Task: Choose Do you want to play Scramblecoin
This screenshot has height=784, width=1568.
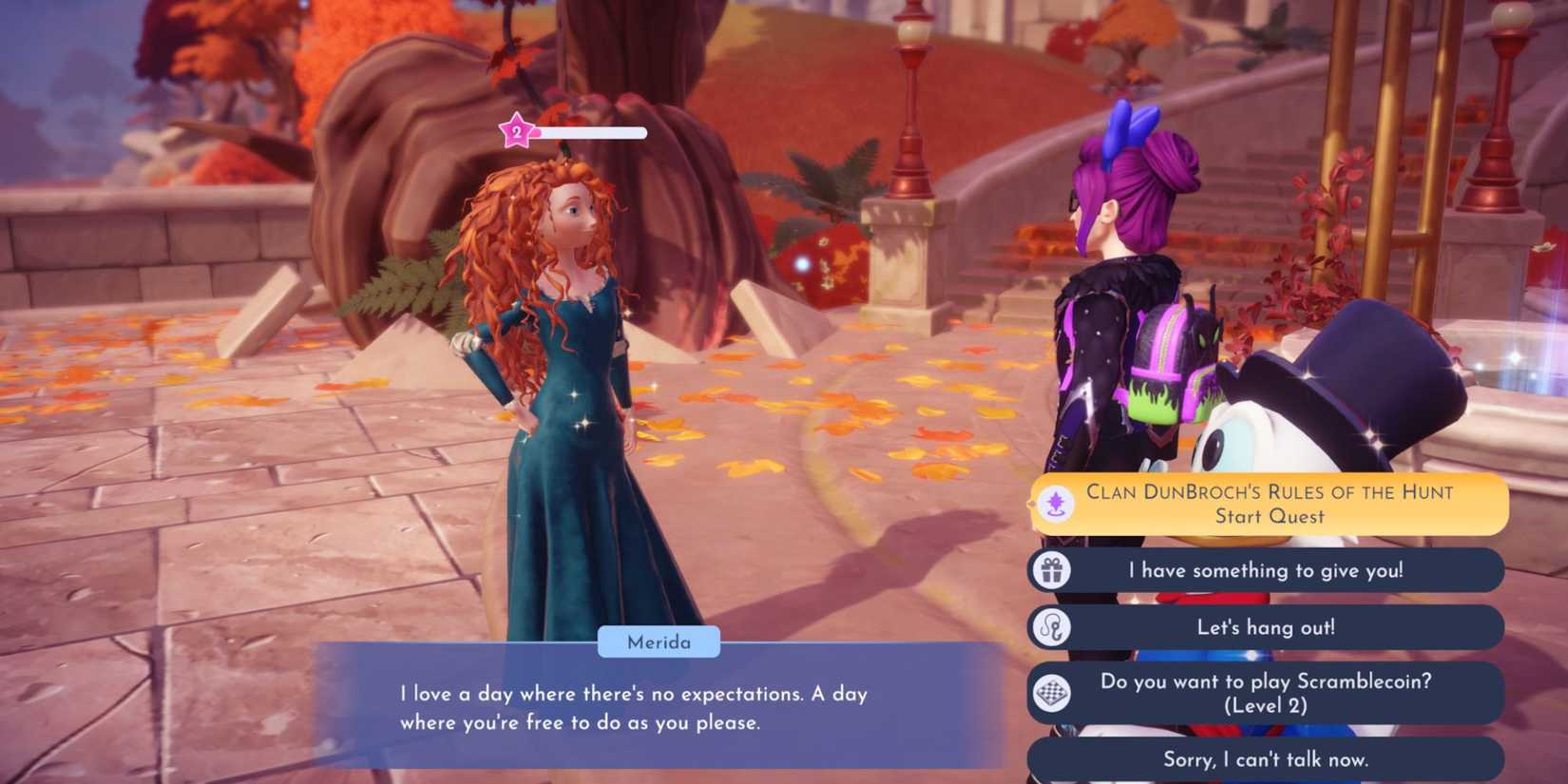Action: point(1266,693)
